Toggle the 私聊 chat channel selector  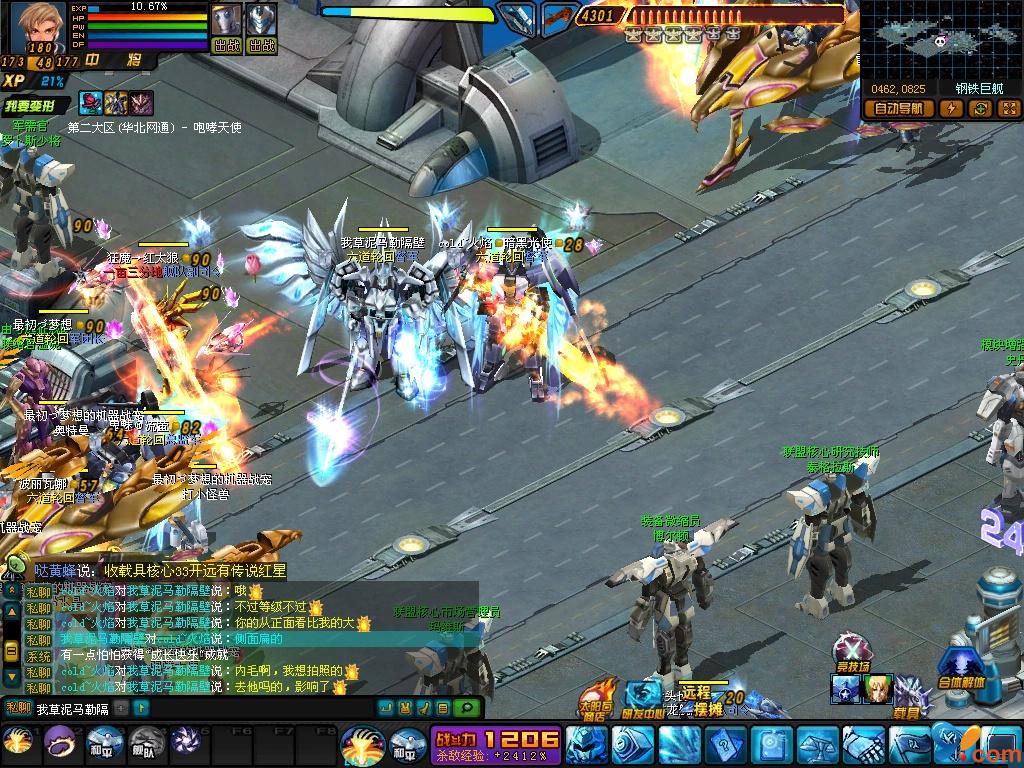(x=17, y=708)
